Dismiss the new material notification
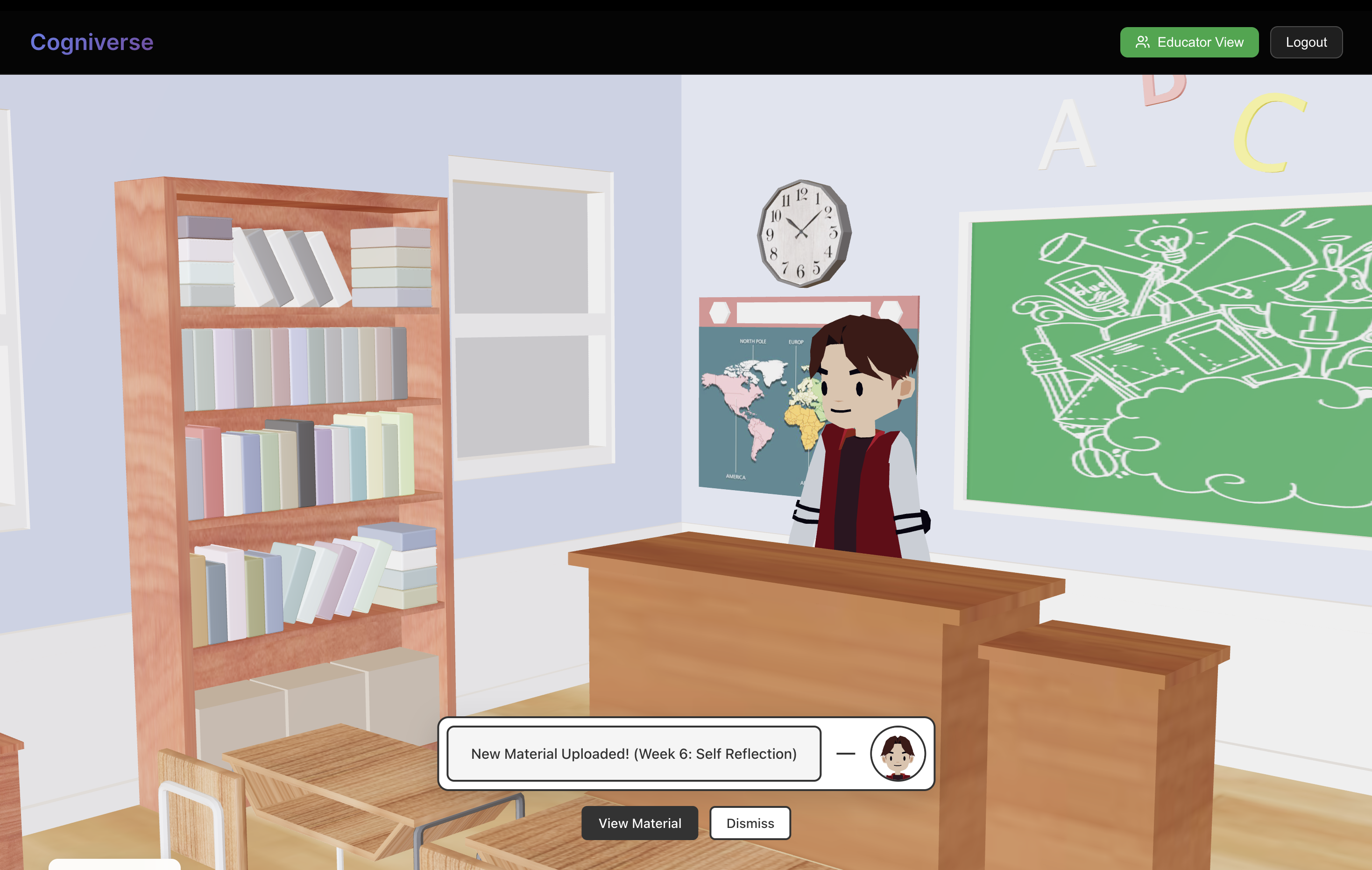 750,823
